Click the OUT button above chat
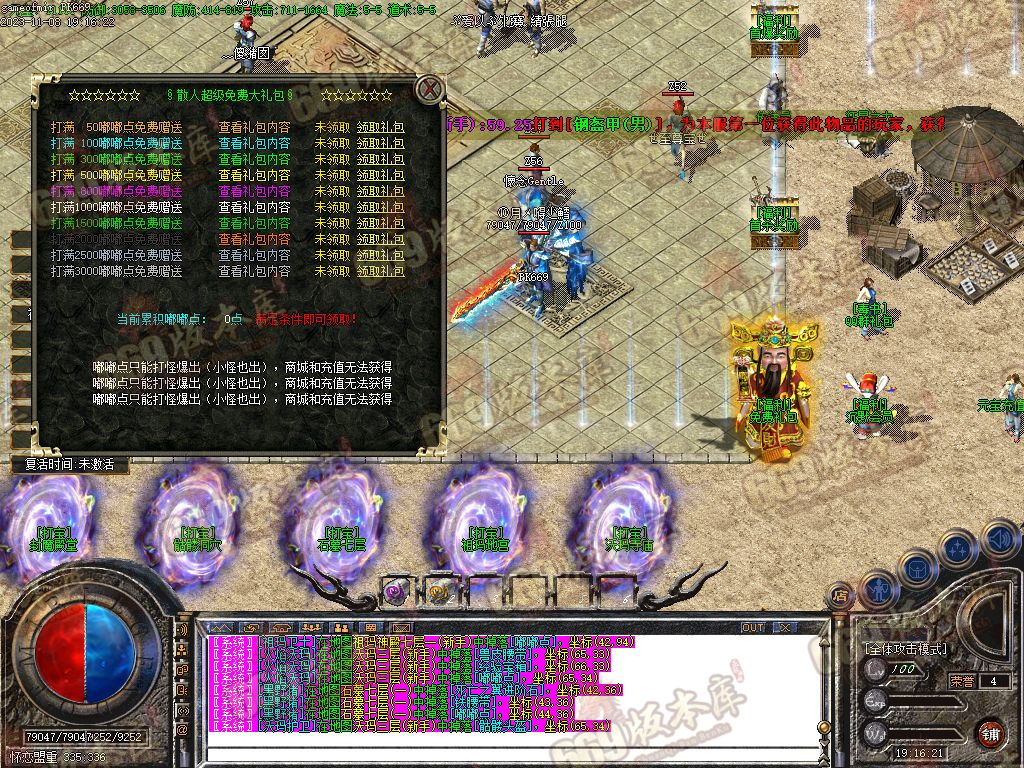This screenshot has height=768, width=1024. [x=753, y=628]
